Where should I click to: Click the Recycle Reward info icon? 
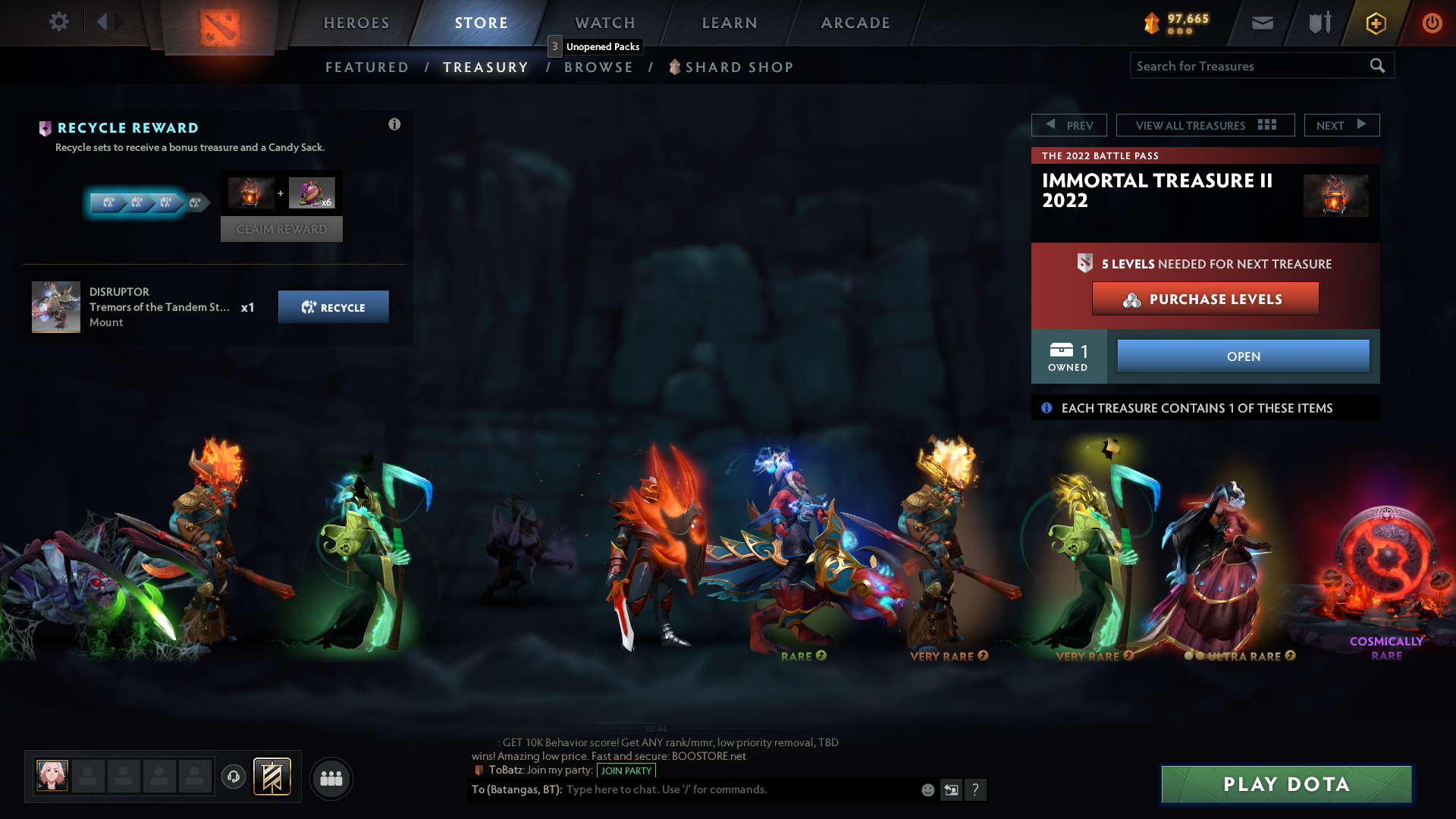[x=394, y=124]
